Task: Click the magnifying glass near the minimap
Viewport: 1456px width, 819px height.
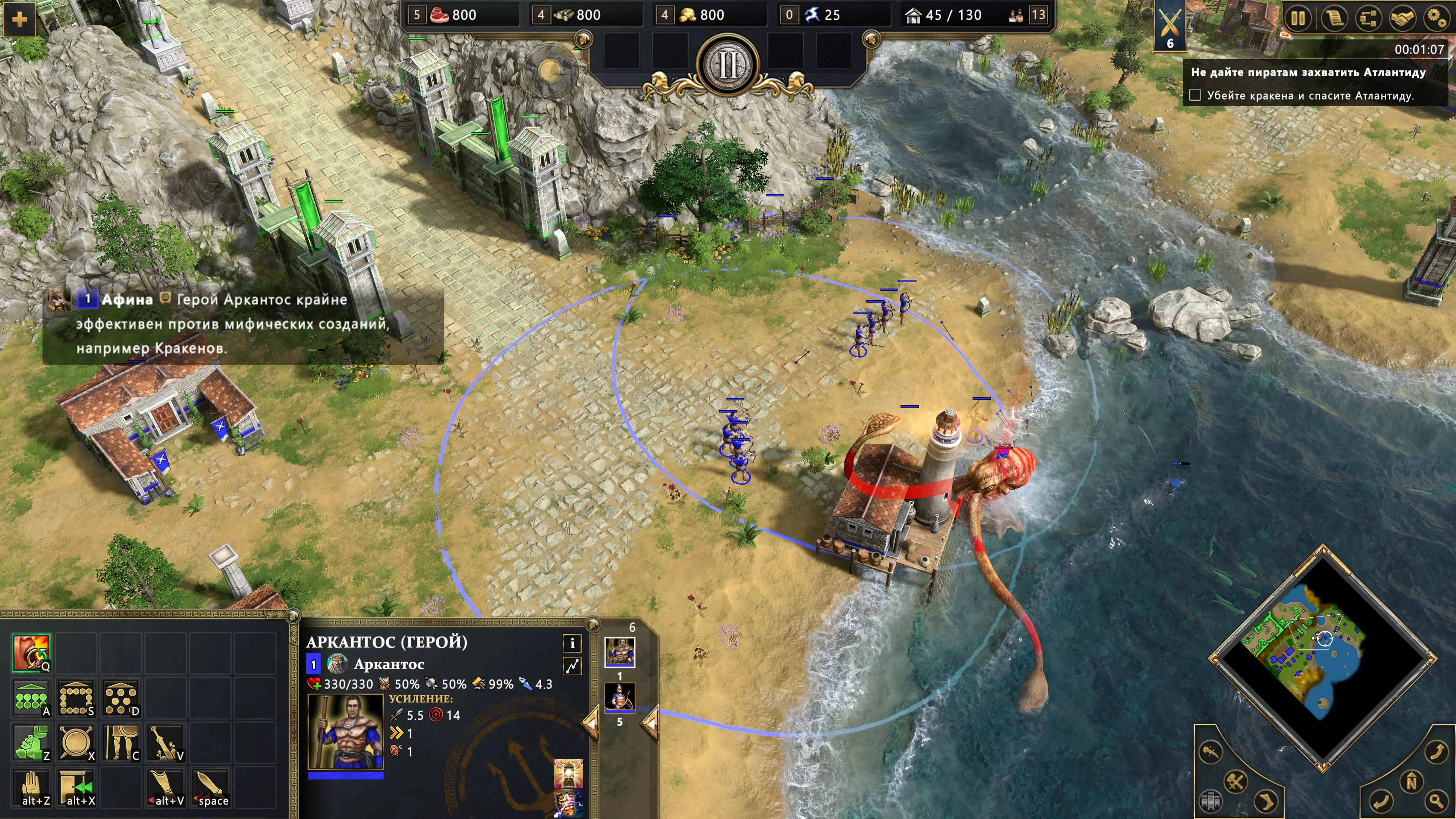Action: click(x=1436, y=800)
